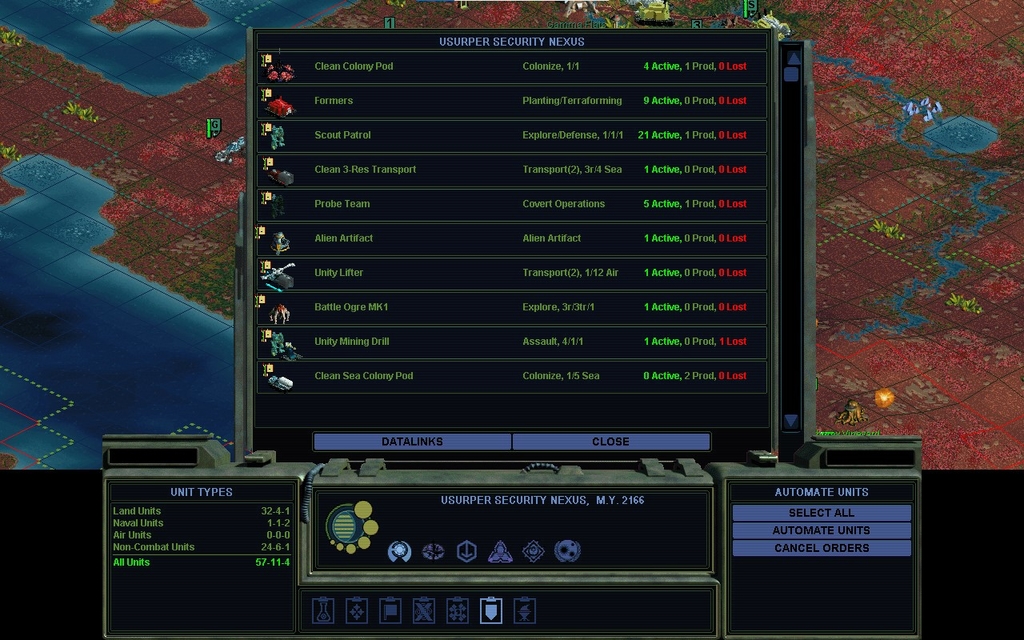This screenshot has width=1024, height=640.
Task: Select the Unity Lifter unit row
Action: pyautogui.click(x=512, y=273)
